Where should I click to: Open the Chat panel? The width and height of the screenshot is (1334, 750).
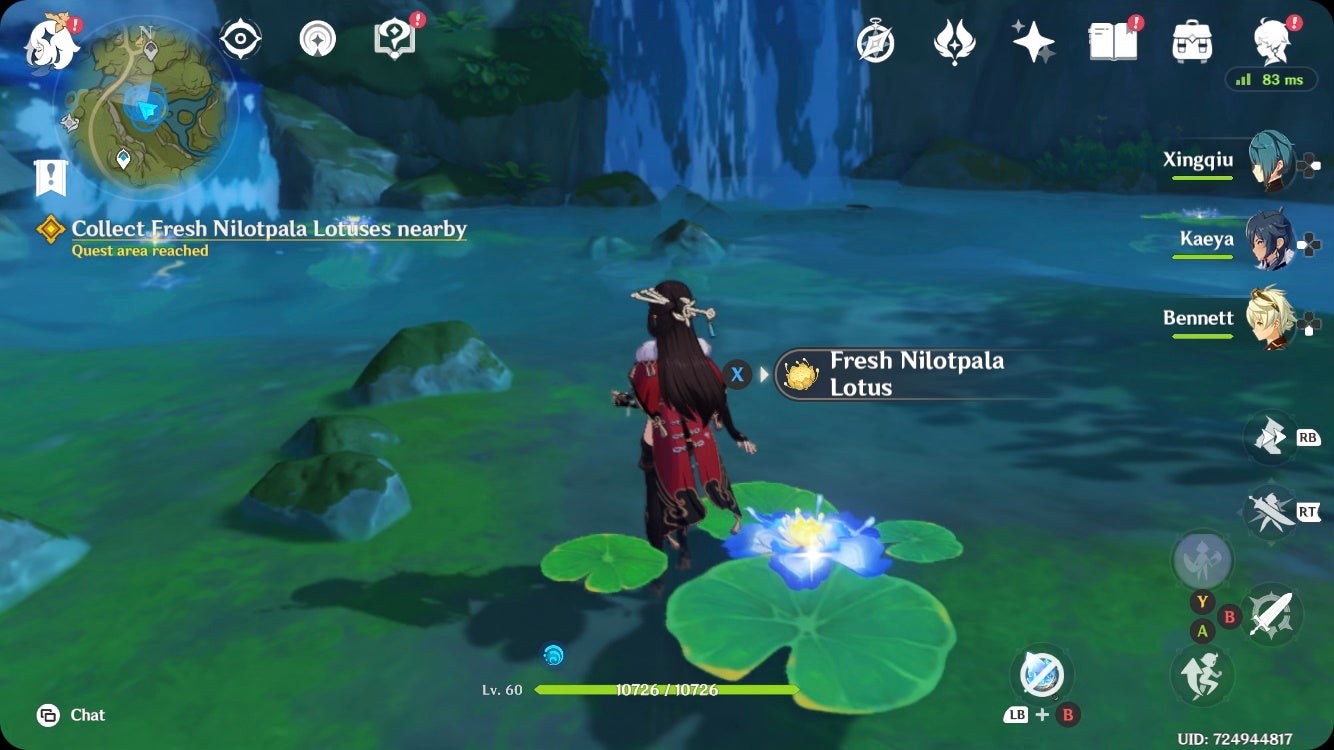(70, 715)
